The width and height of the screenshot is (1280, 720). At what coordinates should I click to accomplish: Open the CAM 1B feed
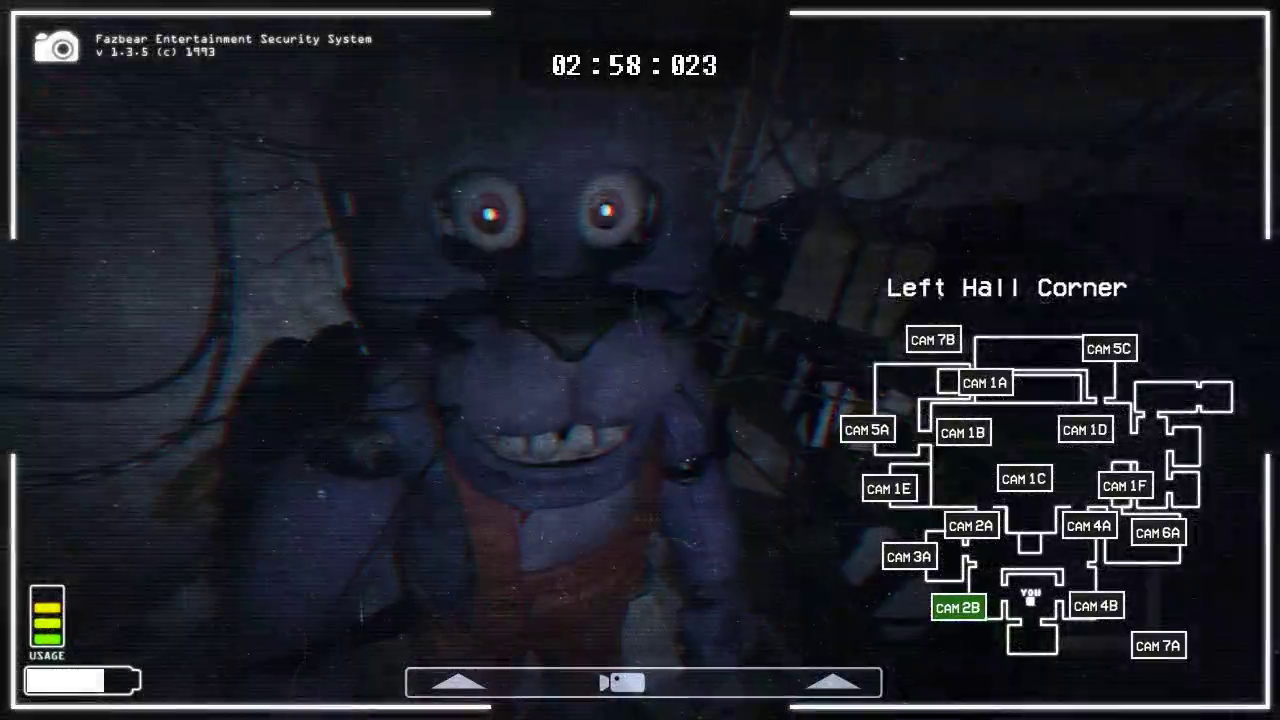(962, 432)
